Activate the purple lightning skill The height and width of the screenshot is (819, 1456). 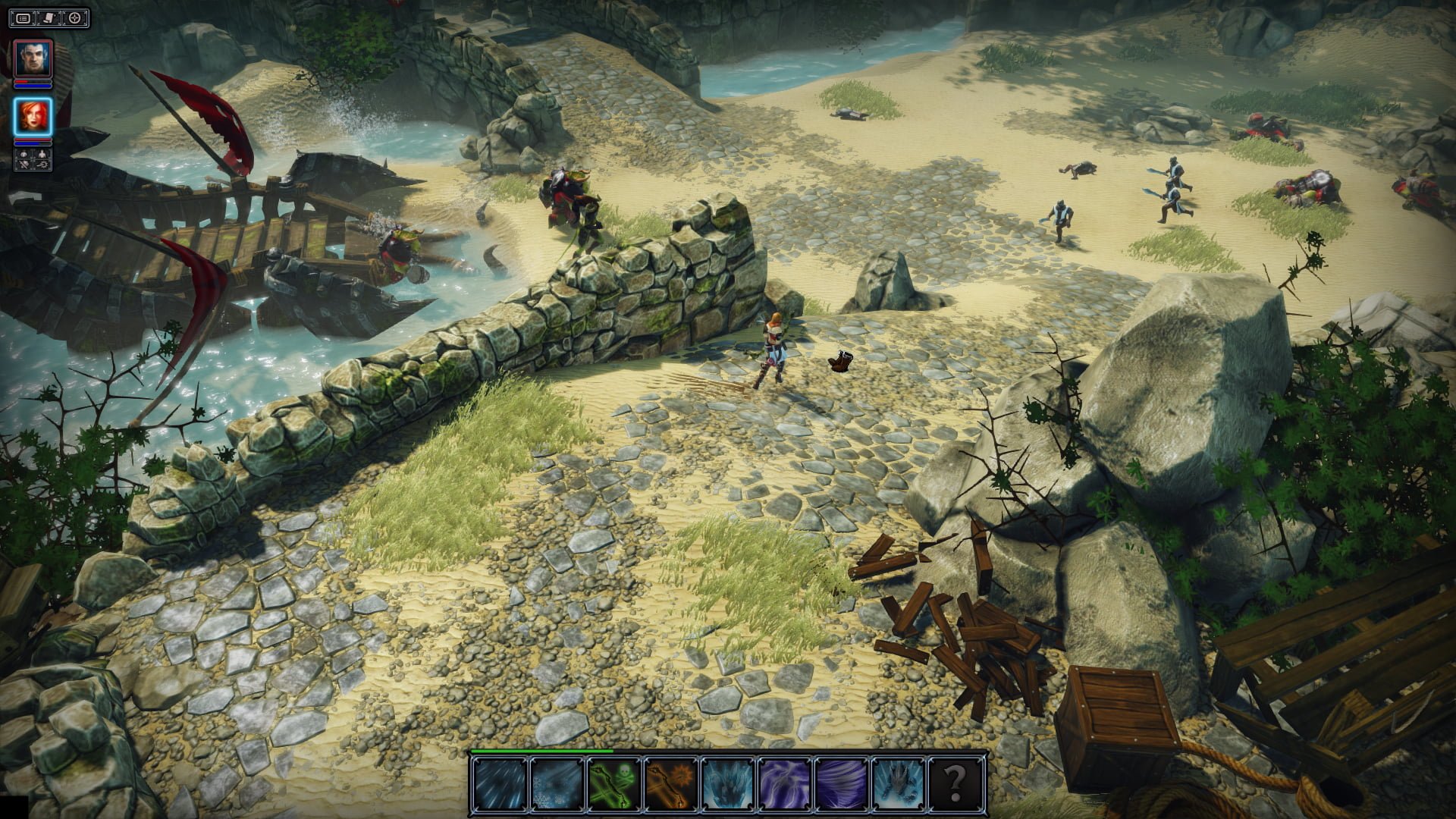point(784,784)
